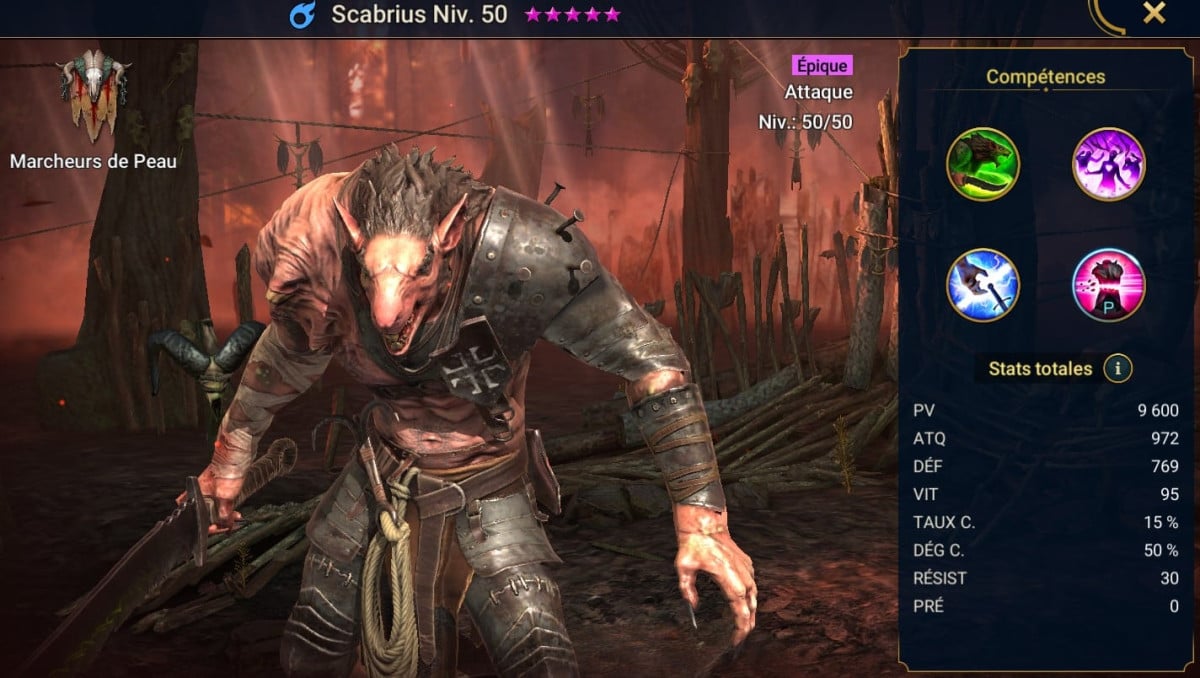Image resolution: width=1200 pixels, height=678 pixels.
Task: Close the champion details screen
Action: (x=1154, y=13)
